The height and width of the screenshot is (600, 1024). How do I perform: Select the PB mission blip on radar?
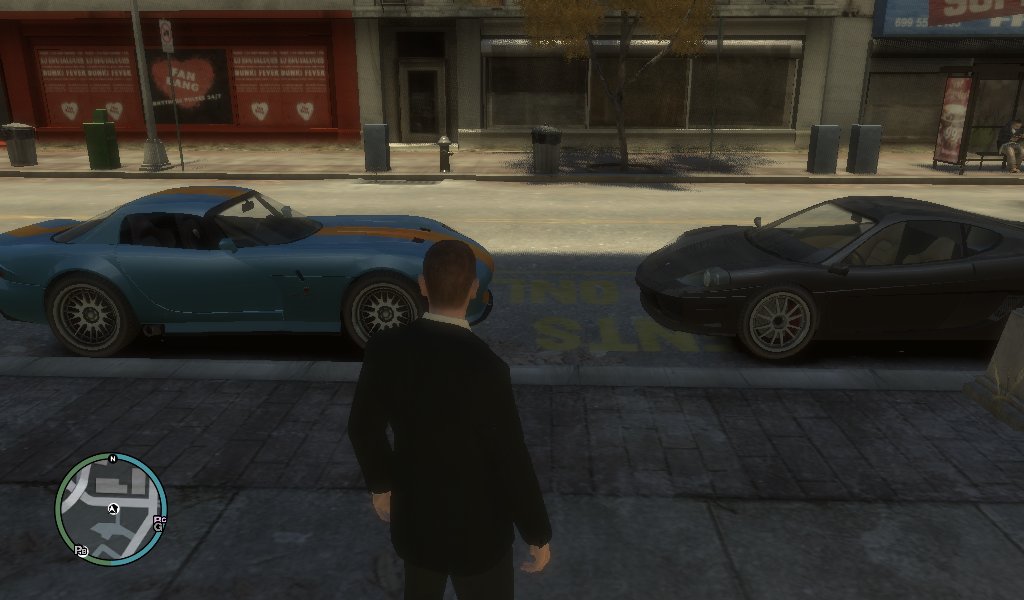click(80, 550)
